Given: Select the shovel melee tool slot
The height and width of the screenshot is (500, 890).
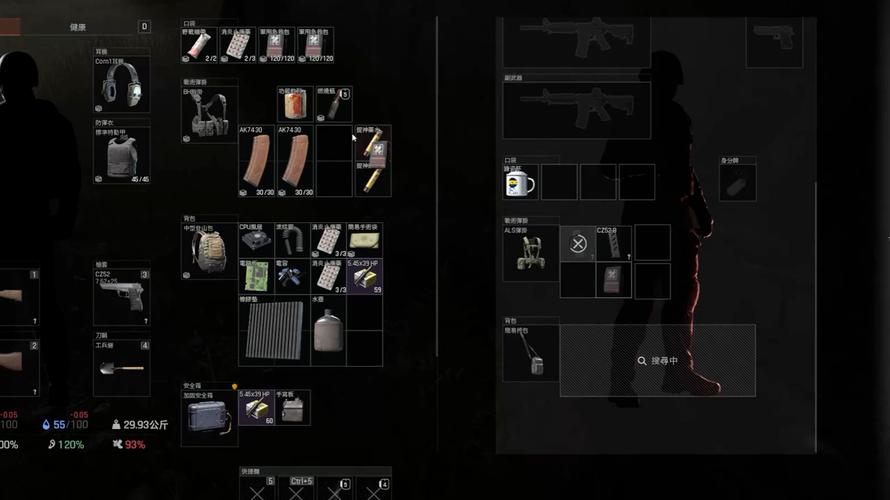Looking at the screenshot, I should coord(122,369).
